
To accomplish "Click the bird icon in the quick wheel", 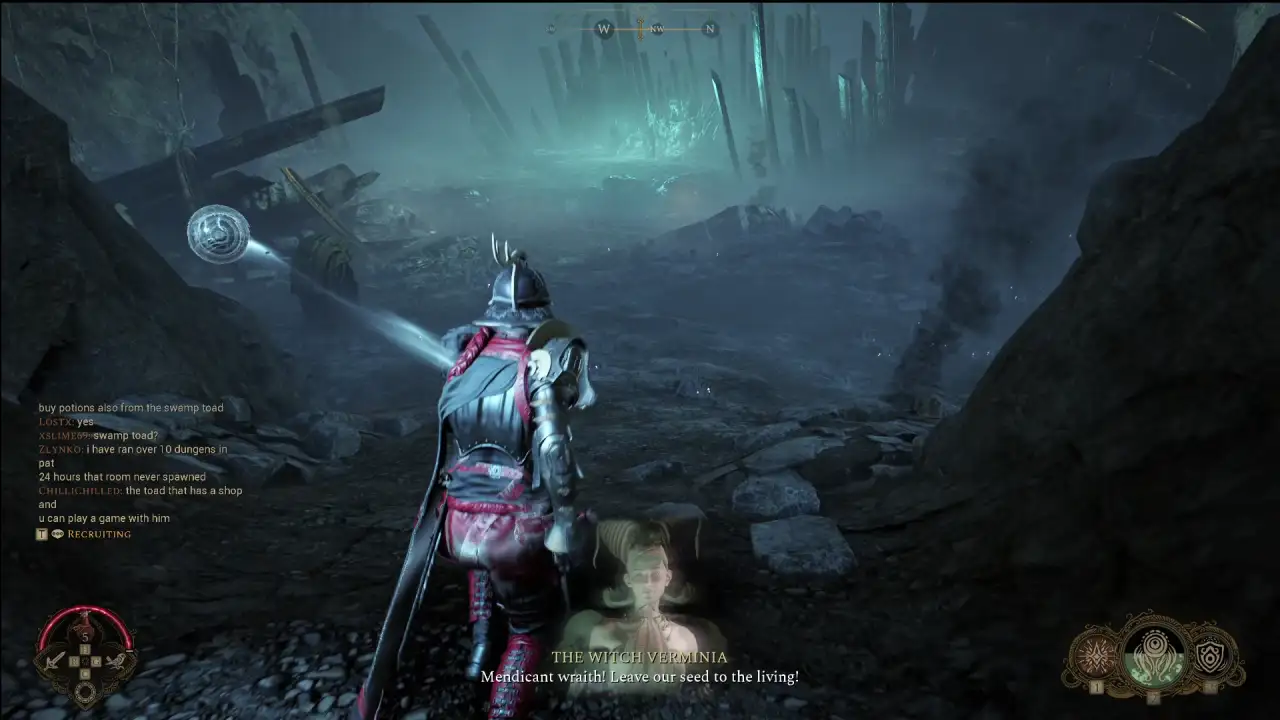I will pos(116,660).
